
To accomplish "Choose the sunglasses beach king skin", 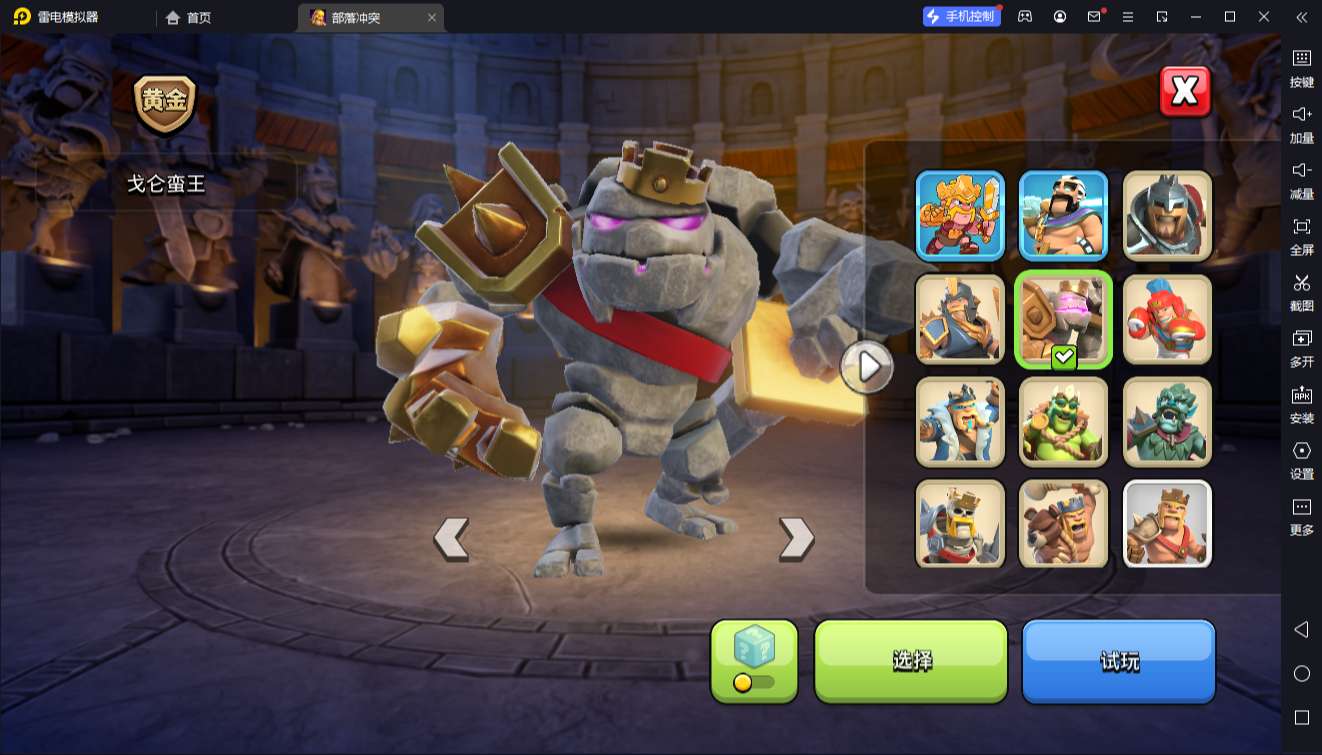I will click(1063, 215).
